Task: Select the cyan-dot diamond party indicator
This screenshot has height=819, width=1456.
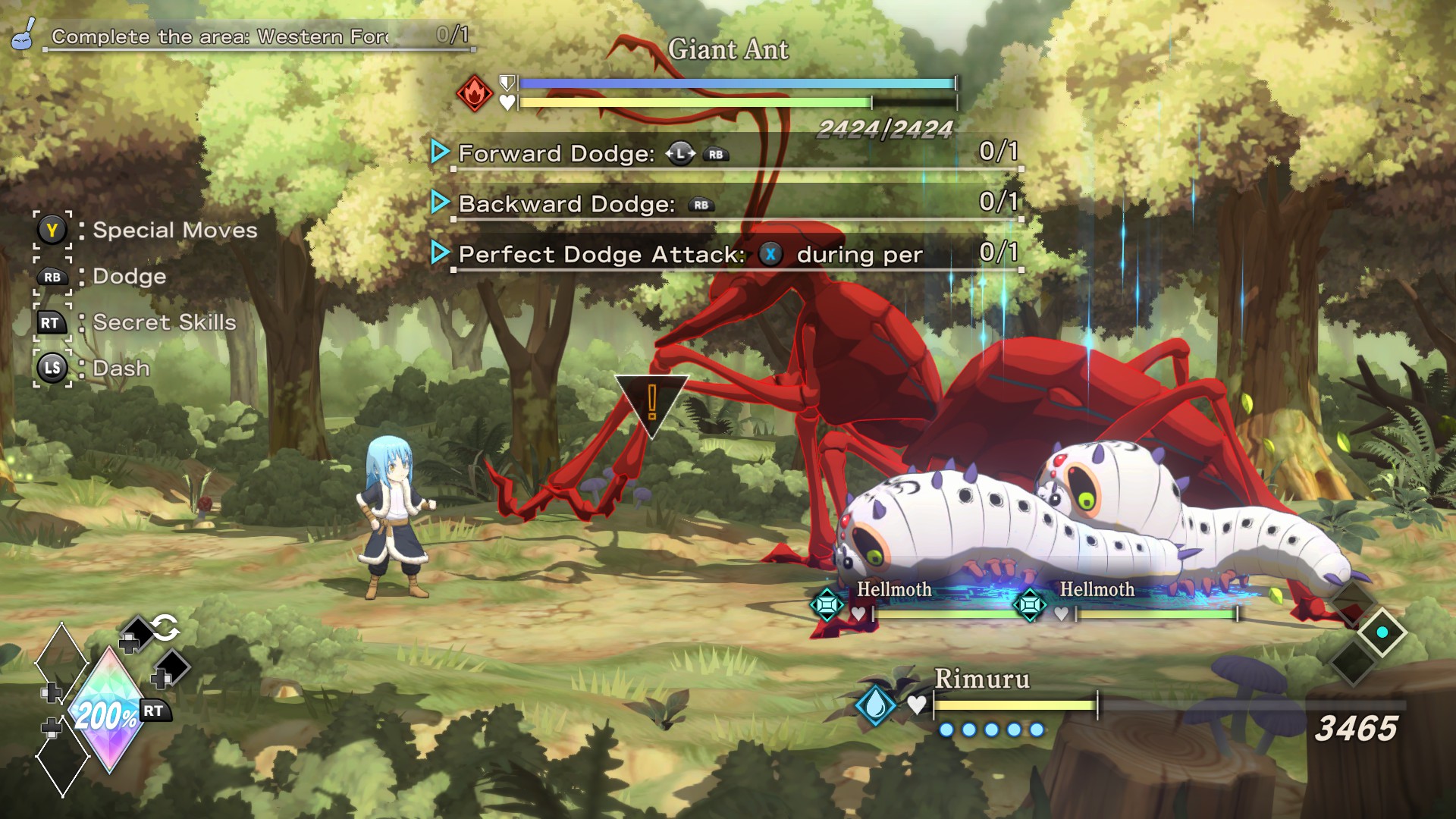Action: [x=1382, y=632]
